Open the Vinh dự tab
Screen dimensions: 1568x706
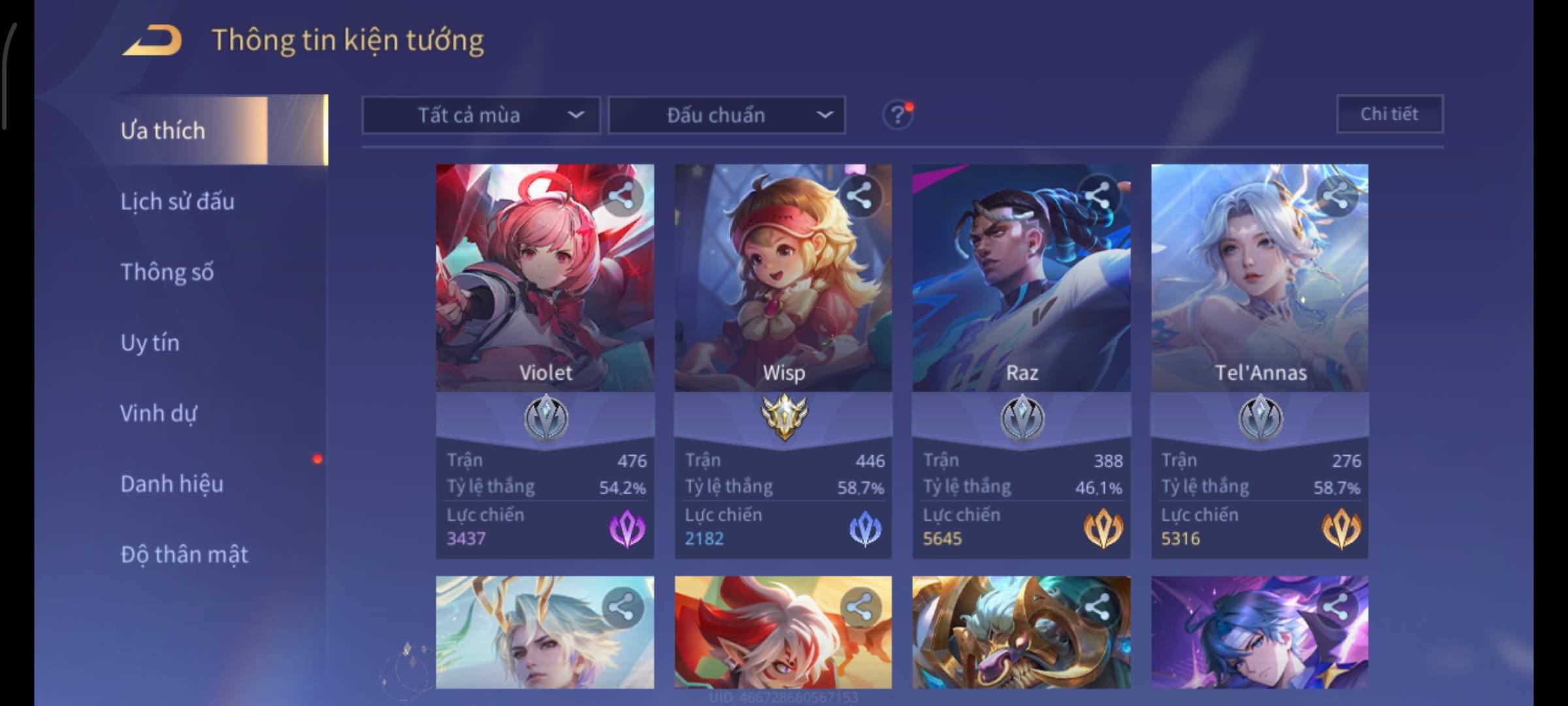[159, 413]
